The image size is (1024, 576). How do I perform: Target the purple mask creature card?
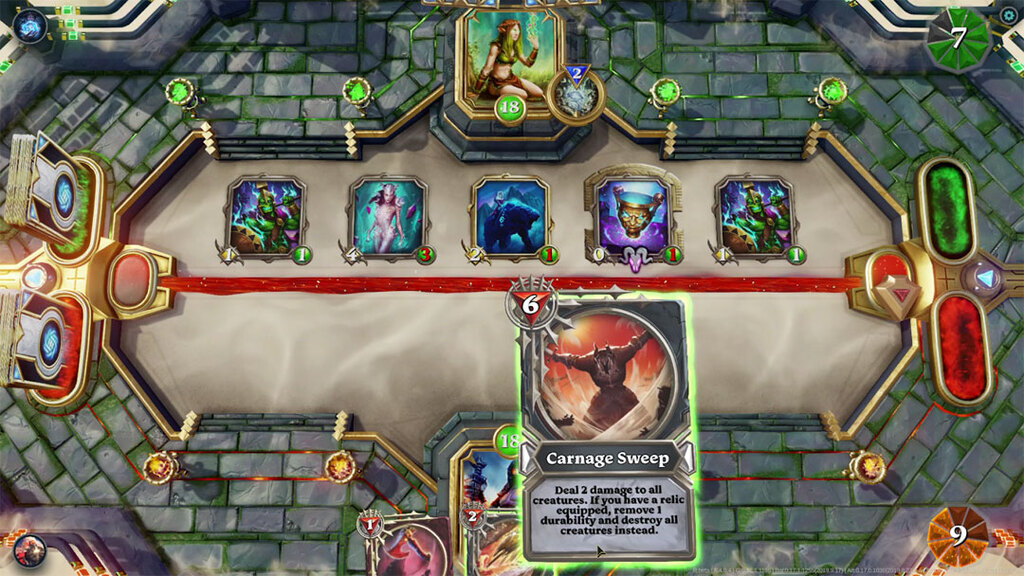click(635, 217)
